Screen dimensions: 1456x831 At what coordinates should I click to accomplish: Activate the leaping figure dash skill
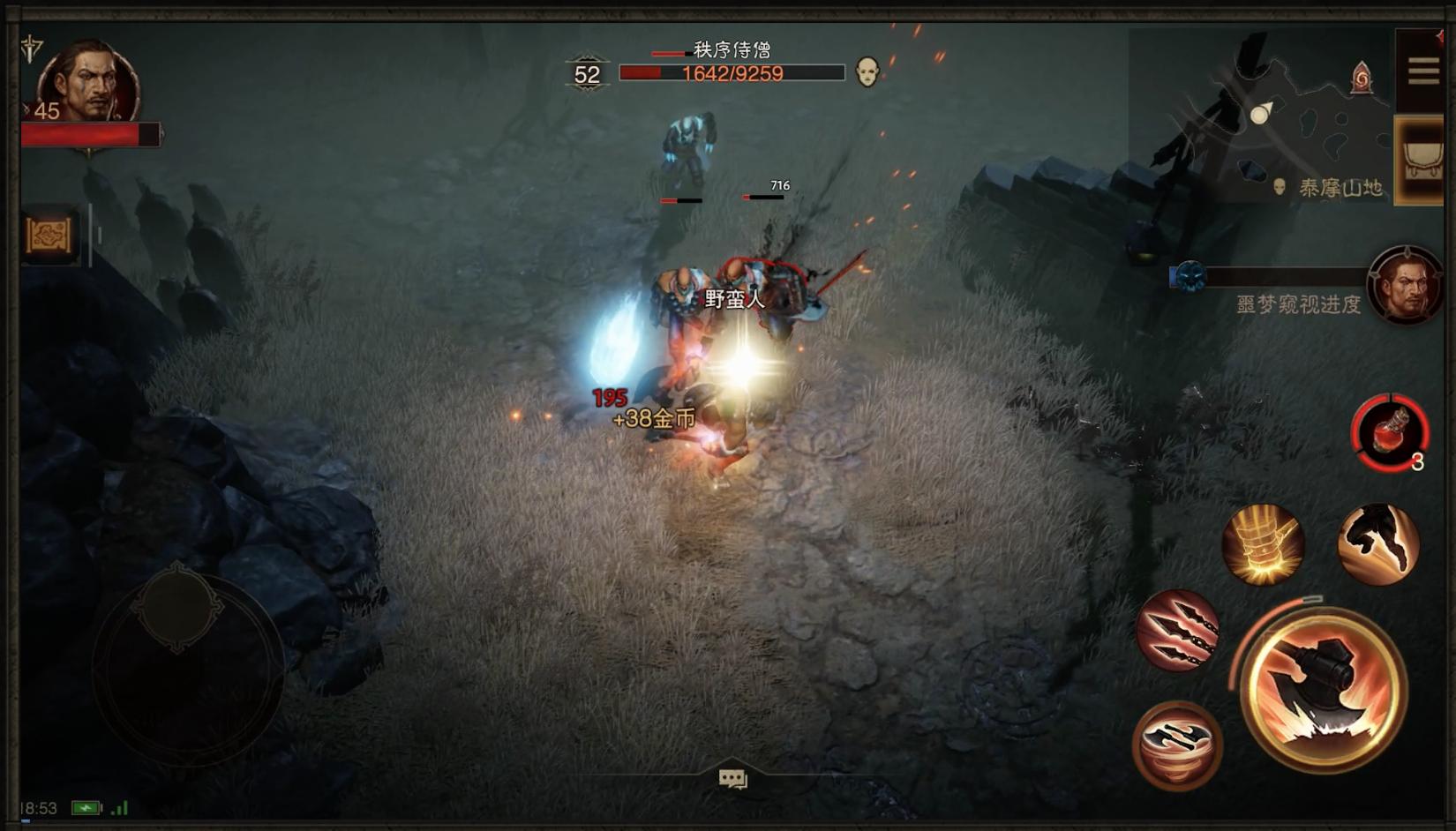[x=1377, y=543]
